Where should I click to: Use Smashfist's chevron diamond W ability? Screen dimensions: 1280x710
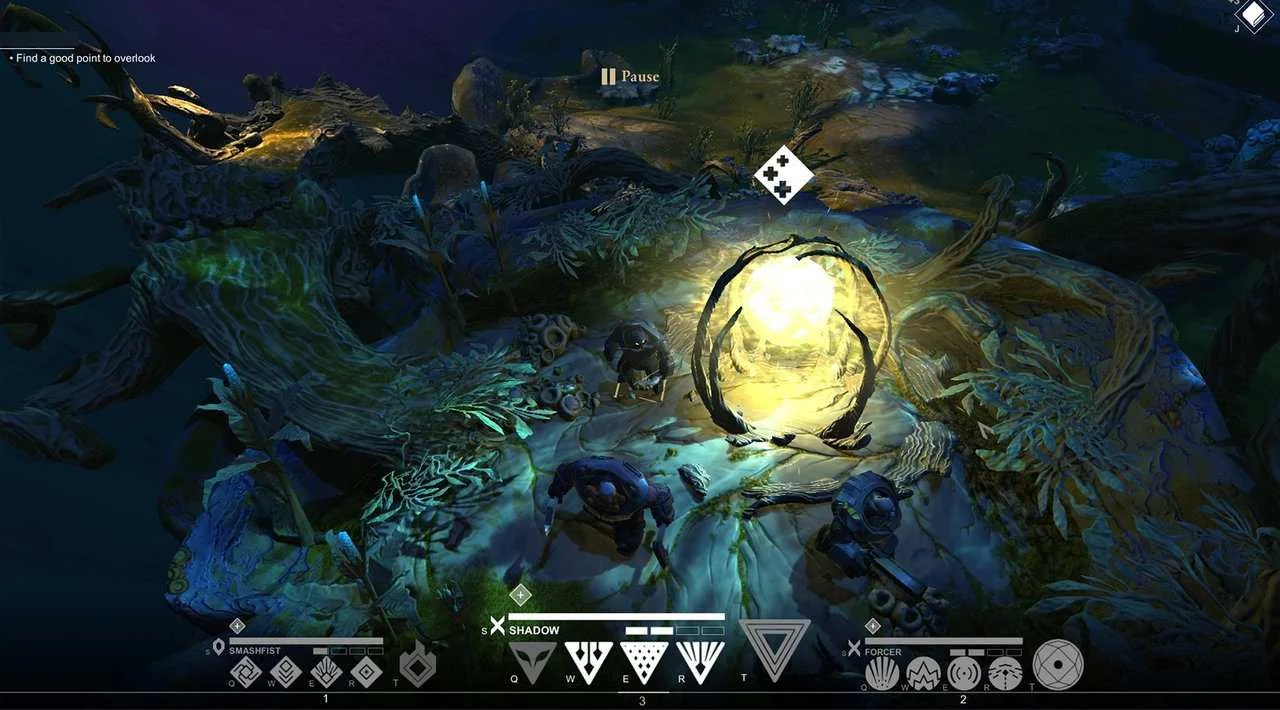[286, 672]
